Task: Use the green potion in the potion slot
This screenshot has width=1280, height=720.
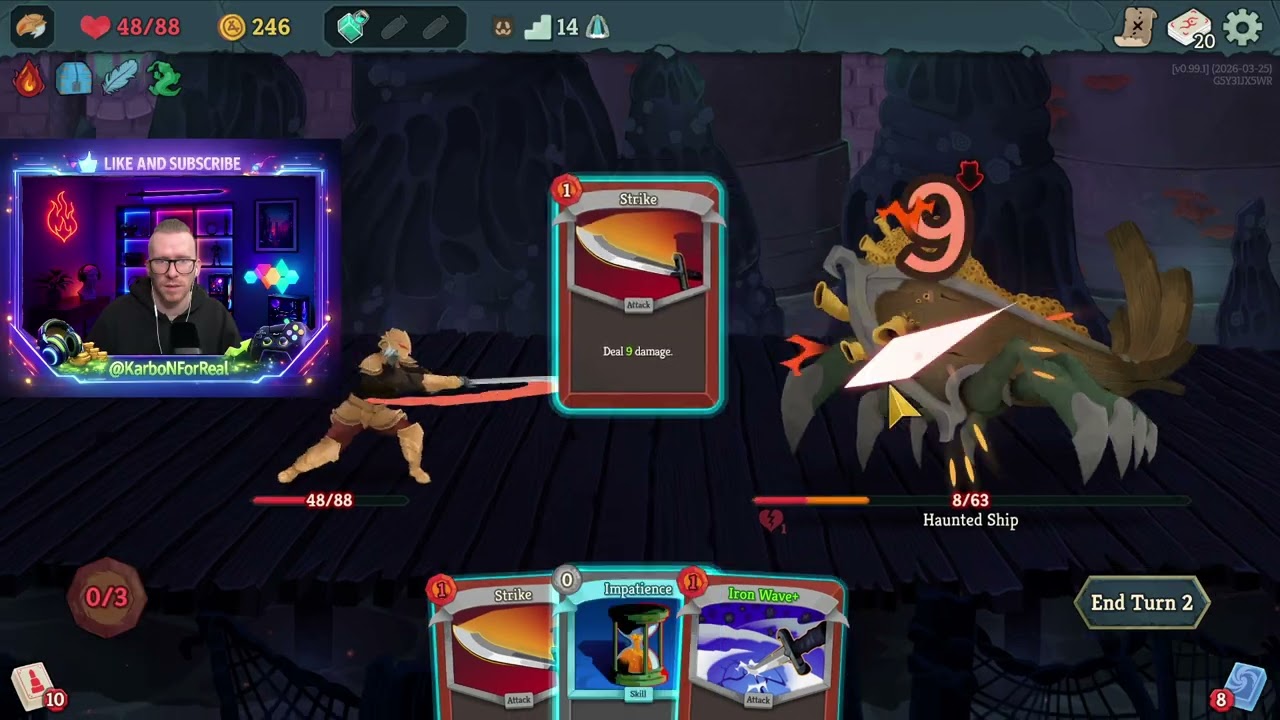Action: pyautogui.click(x=352, y=28)
